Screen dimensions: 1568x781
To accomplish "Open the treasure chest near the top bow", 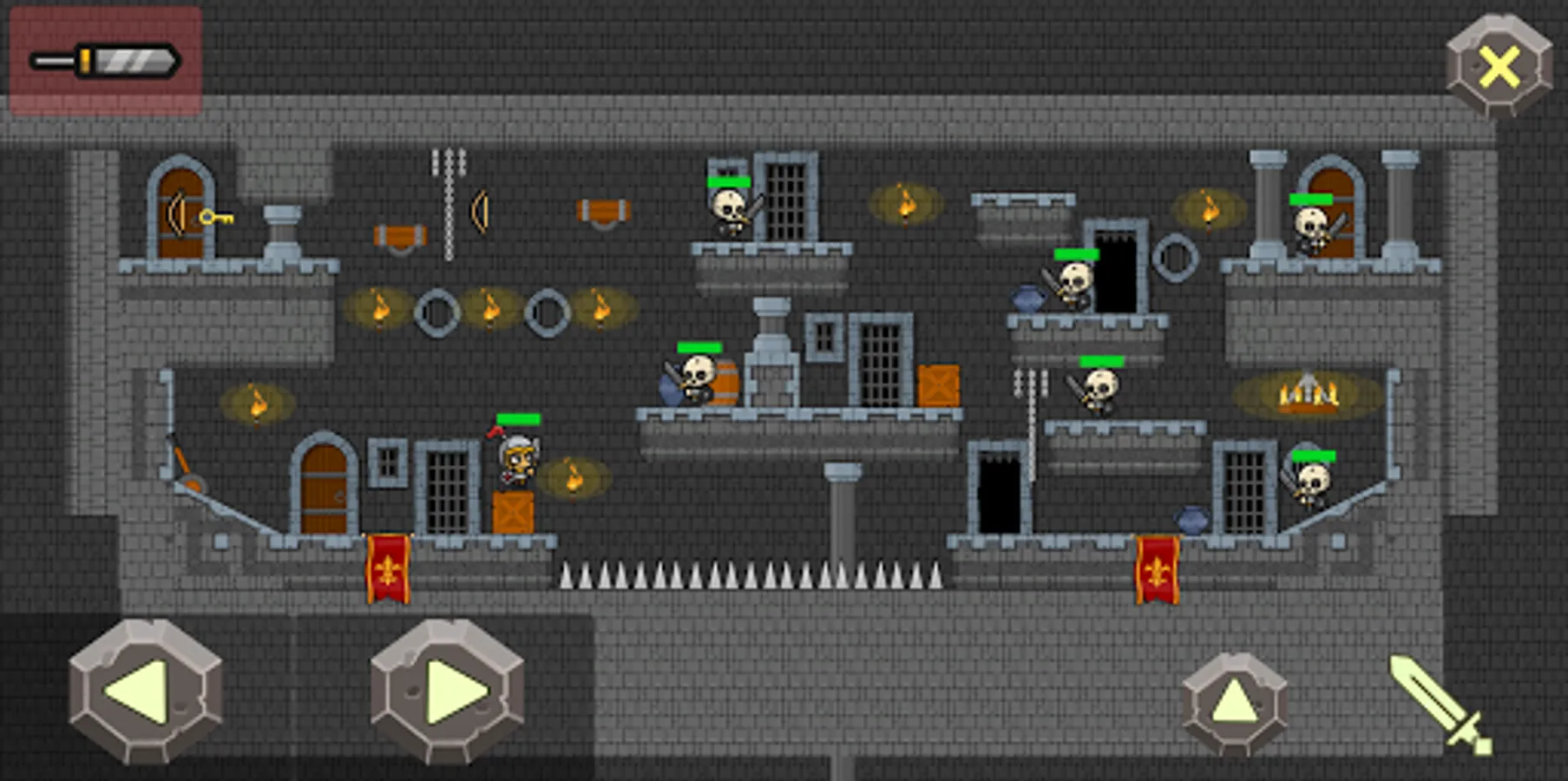I will [603, 208].
